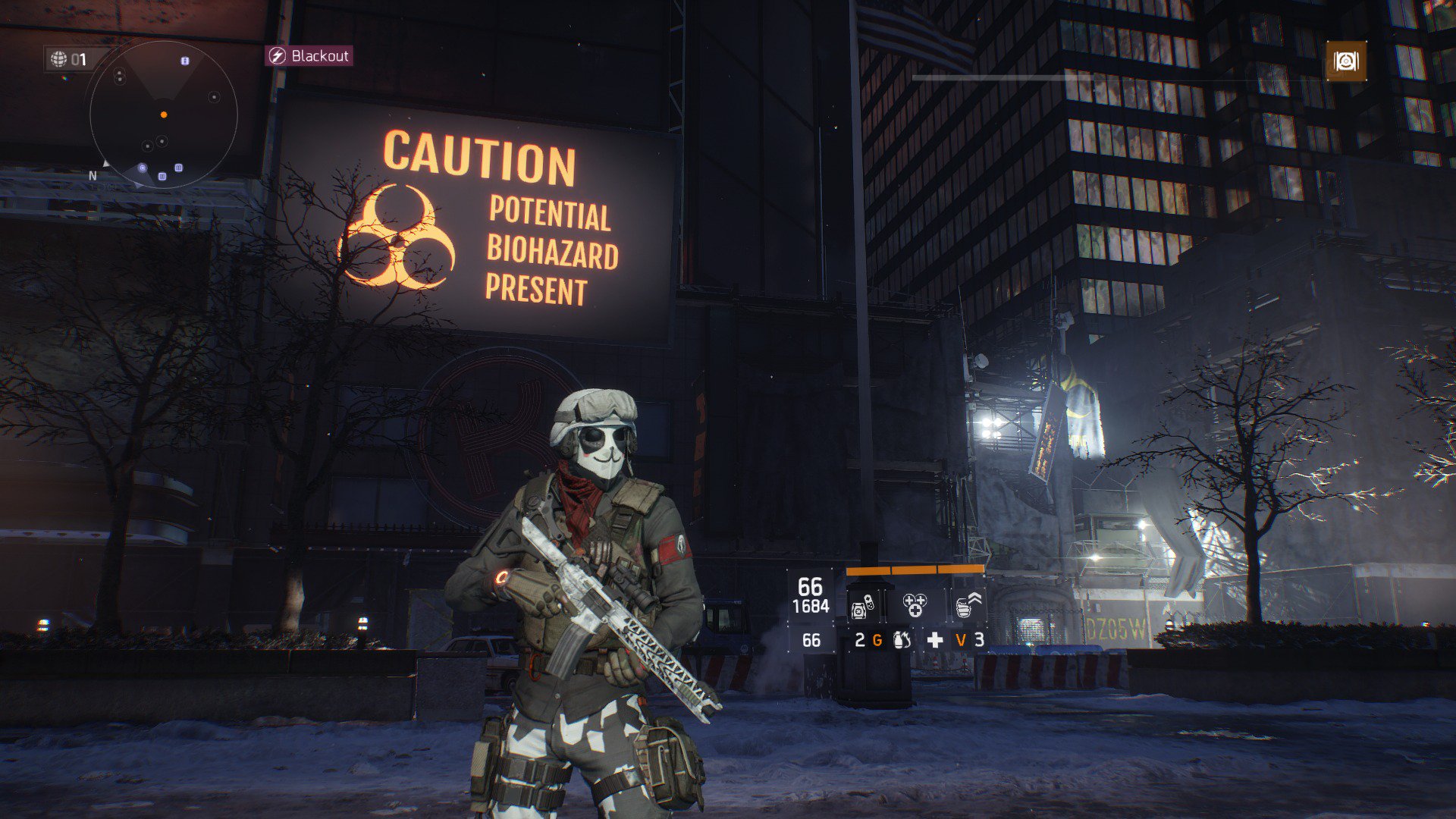Use the medkit cross icon

coord(935,640)
